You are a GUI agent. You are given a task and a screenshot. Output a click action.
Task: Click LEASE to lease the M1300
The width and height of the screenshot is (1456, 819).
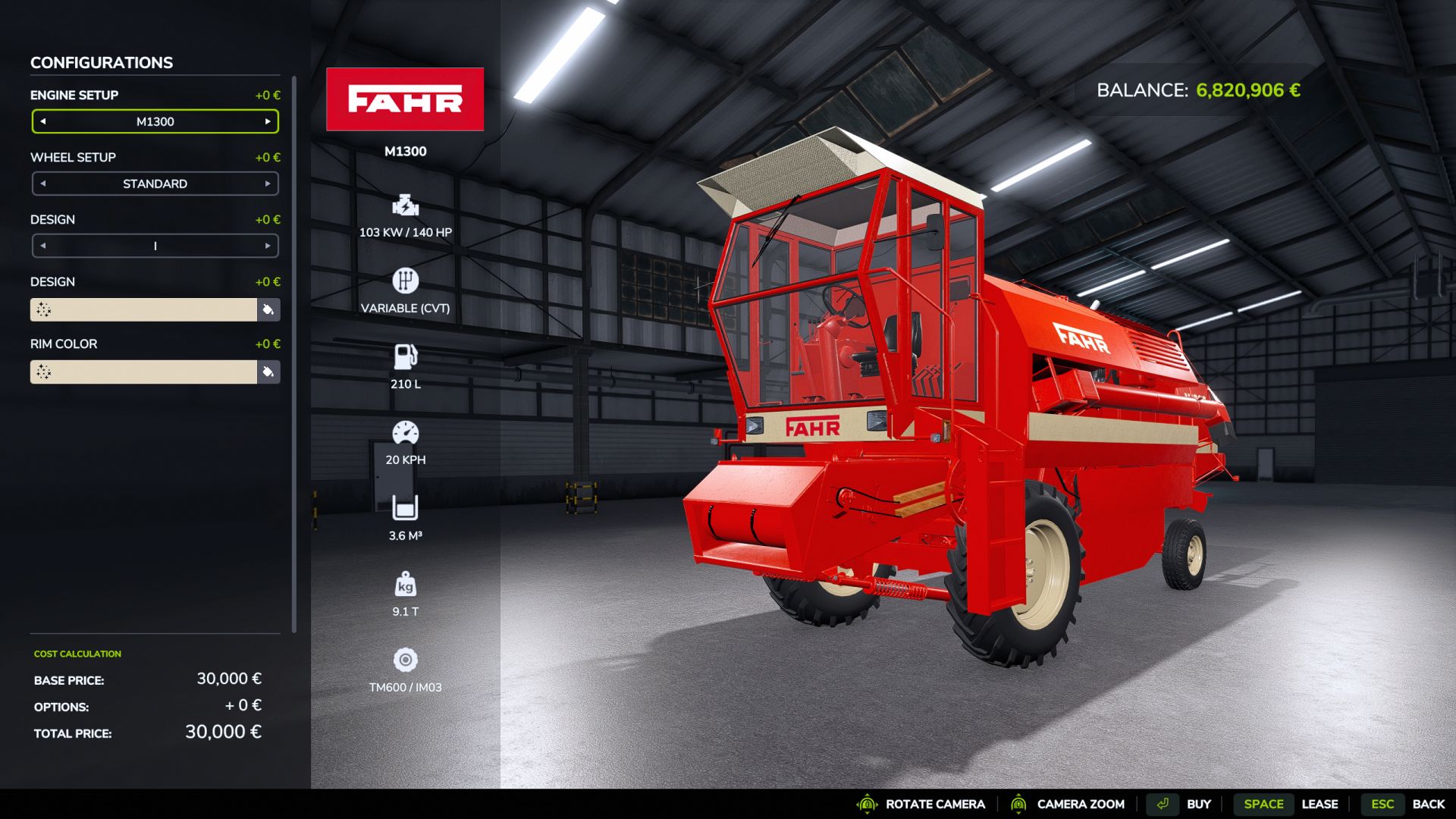pos(1320,804)
